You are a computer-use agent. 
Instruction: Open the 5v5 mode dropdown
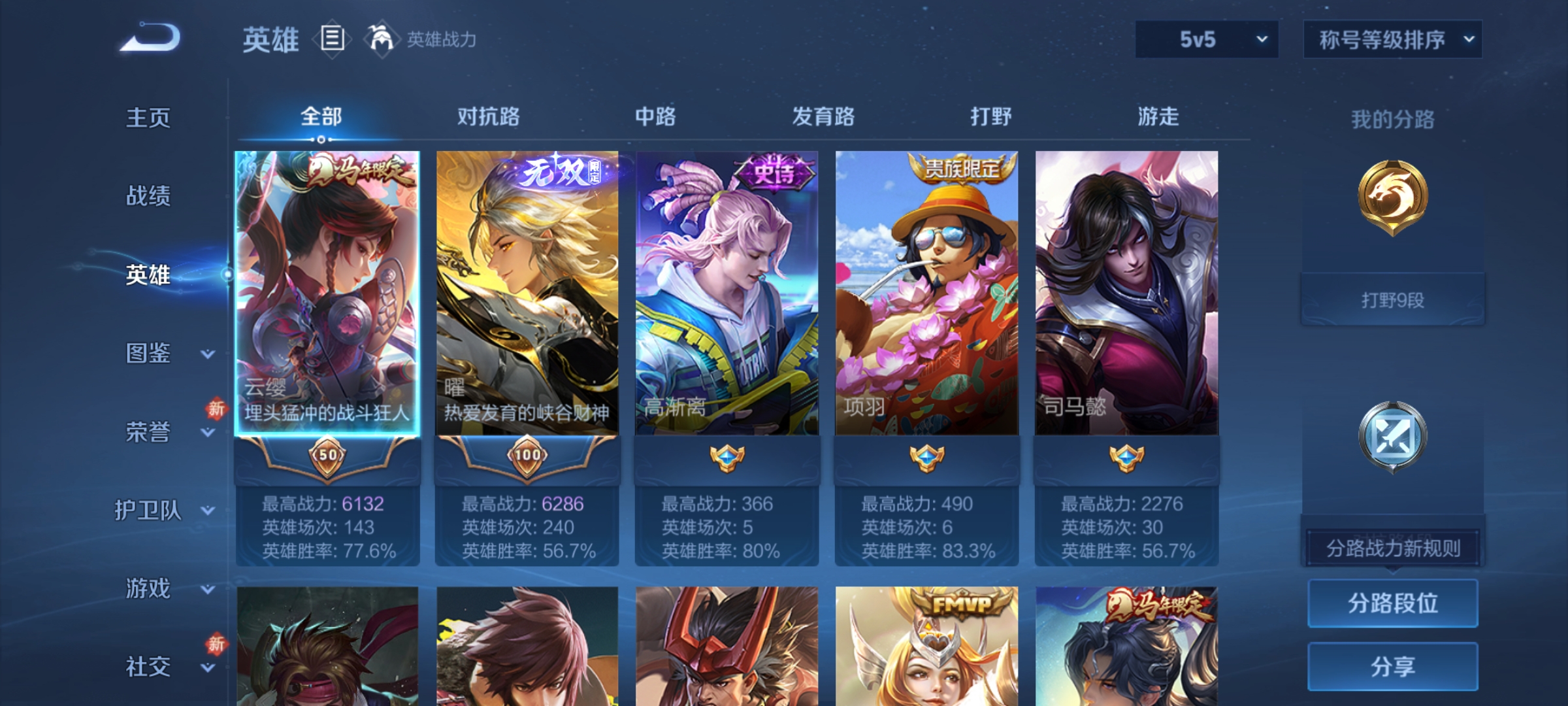point(1205,39)
